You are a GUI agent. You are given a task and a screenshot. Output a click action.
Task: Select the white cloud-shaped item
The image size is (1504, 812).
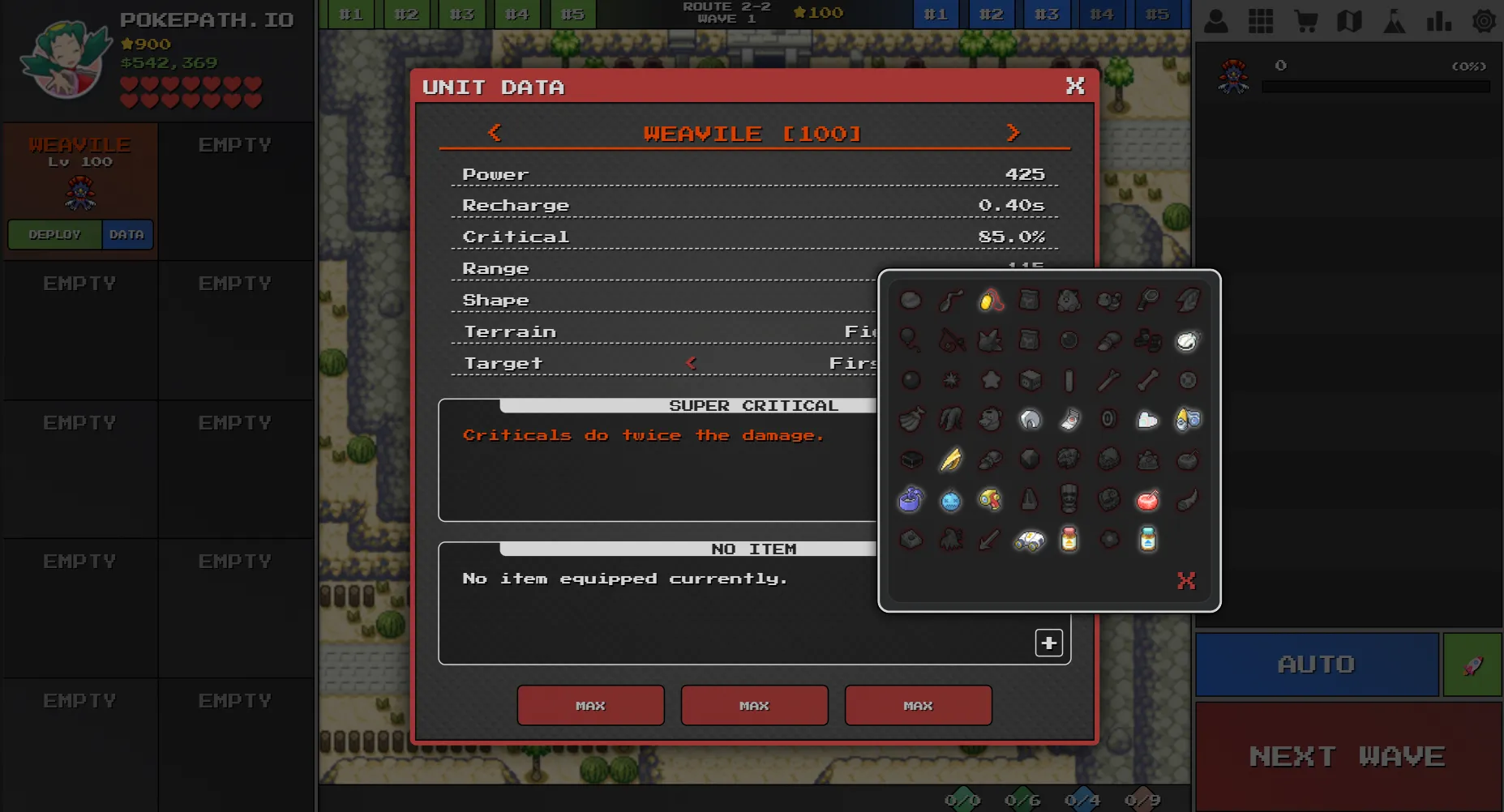coord(1147,420)
